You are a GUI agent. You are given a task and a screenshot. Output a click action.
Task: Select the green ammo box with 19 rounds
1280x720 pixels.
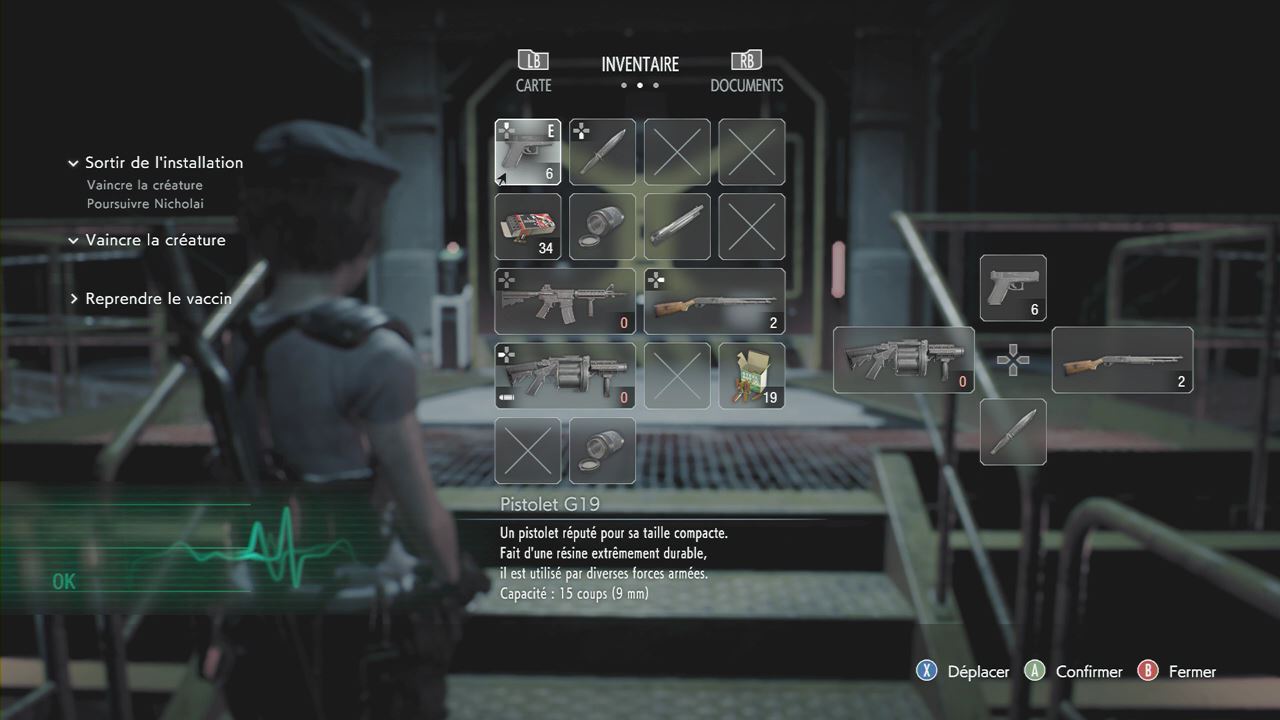(x=752, y=376)
